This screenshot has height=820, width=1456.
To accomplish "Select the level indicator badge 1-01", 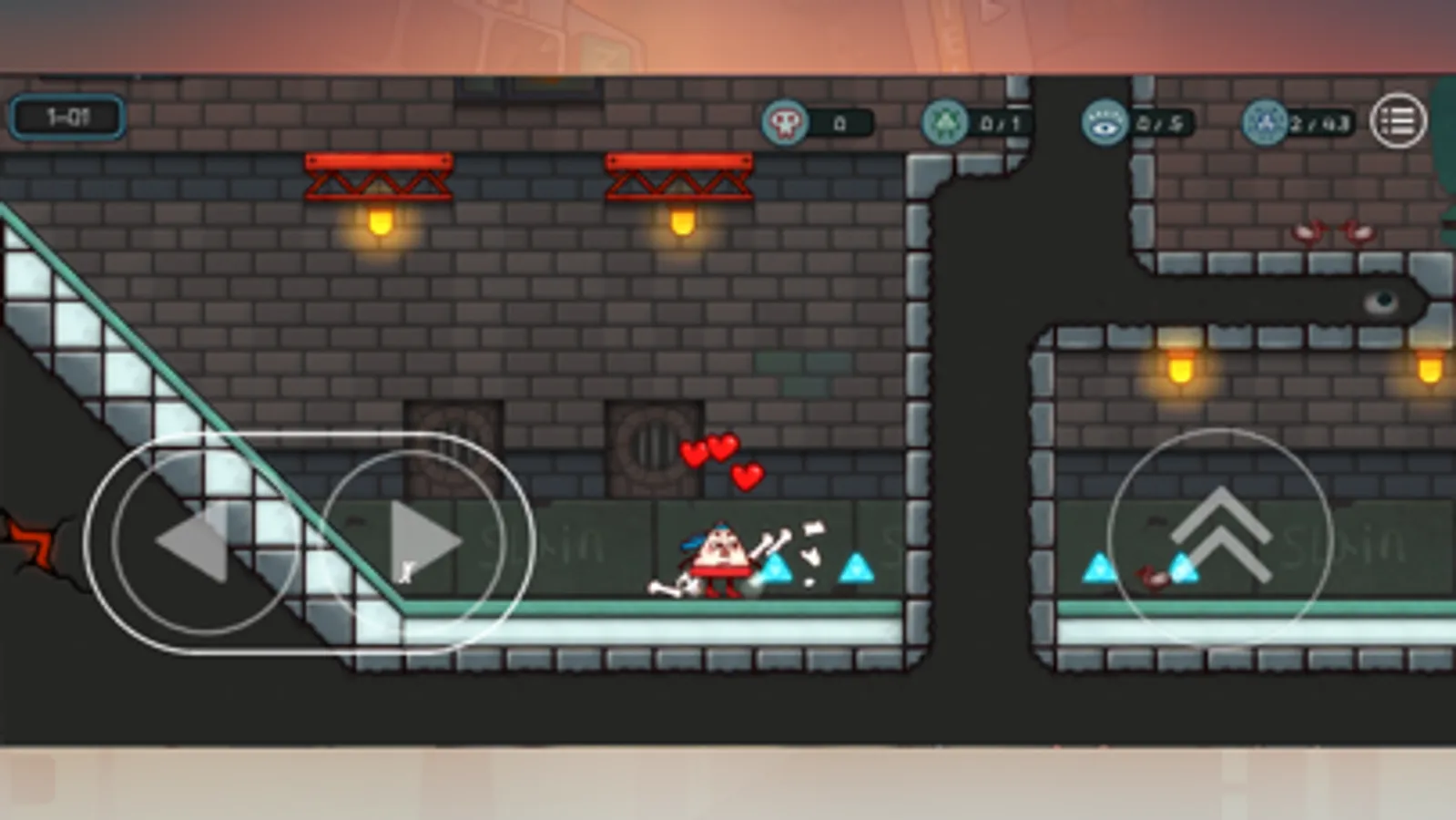I will pyautogui.click(x=66, y=116).
